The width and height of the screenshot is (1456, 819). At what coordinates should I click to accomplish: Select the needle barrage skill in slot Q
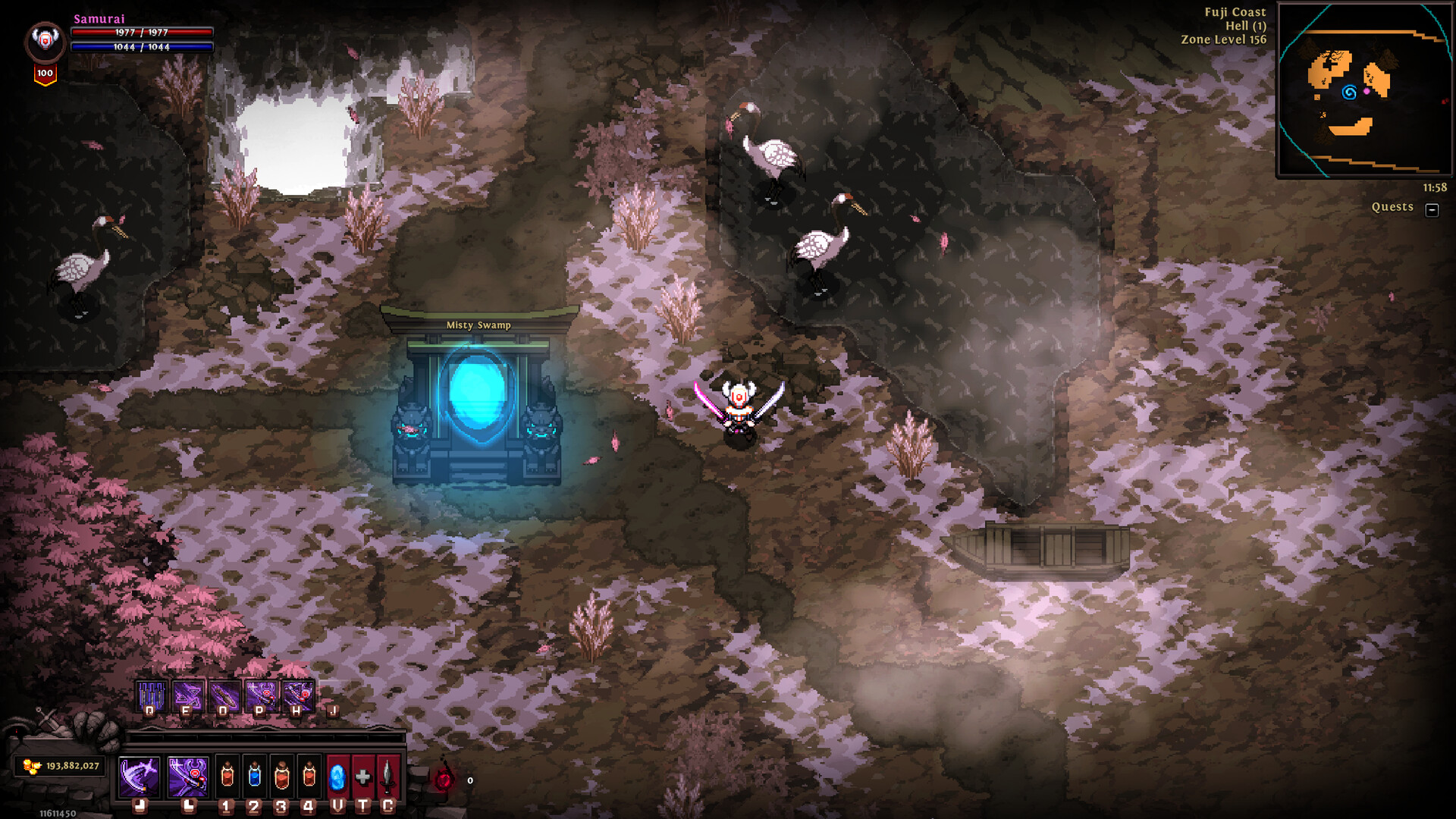tap(152, 695)
